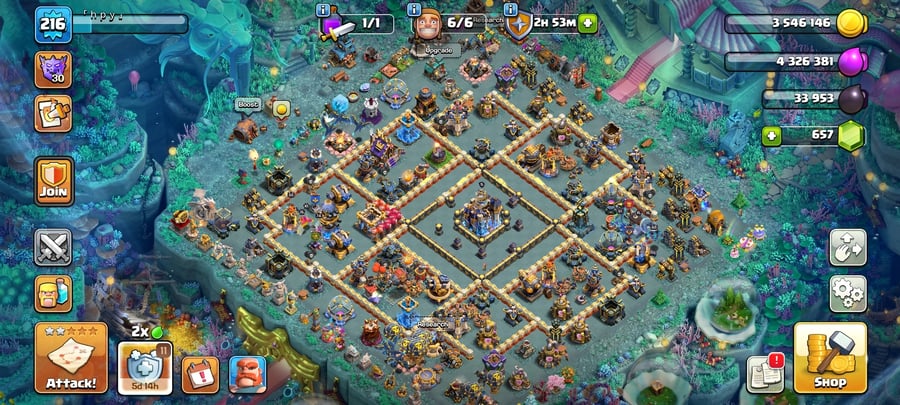Click the level 216 experience badge
Image resolution: width=900 pixels, height=405 pixels.
click(x=51, y=24)
